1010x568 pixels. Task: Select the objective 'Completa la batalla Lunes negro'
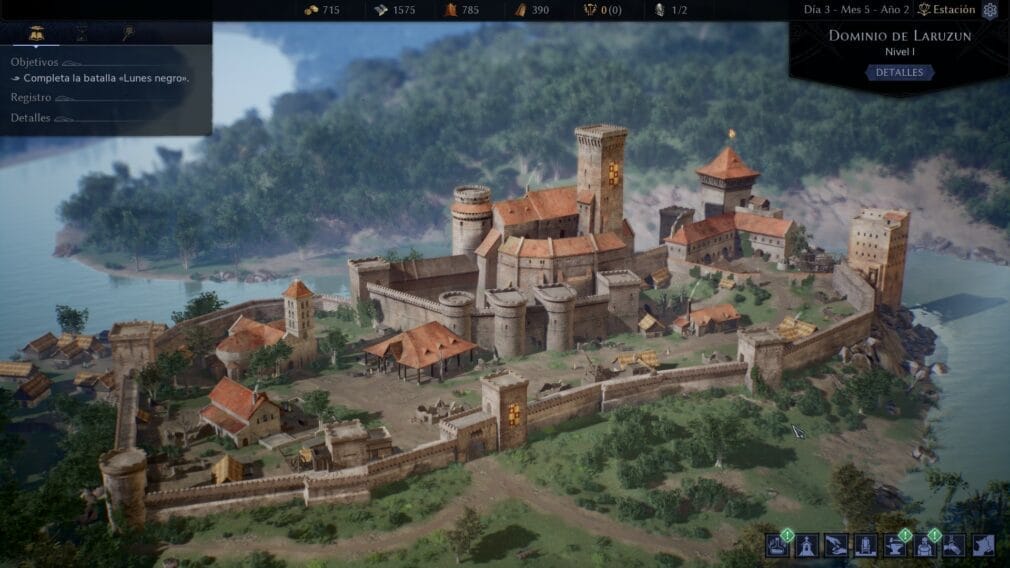click(105, 78)
